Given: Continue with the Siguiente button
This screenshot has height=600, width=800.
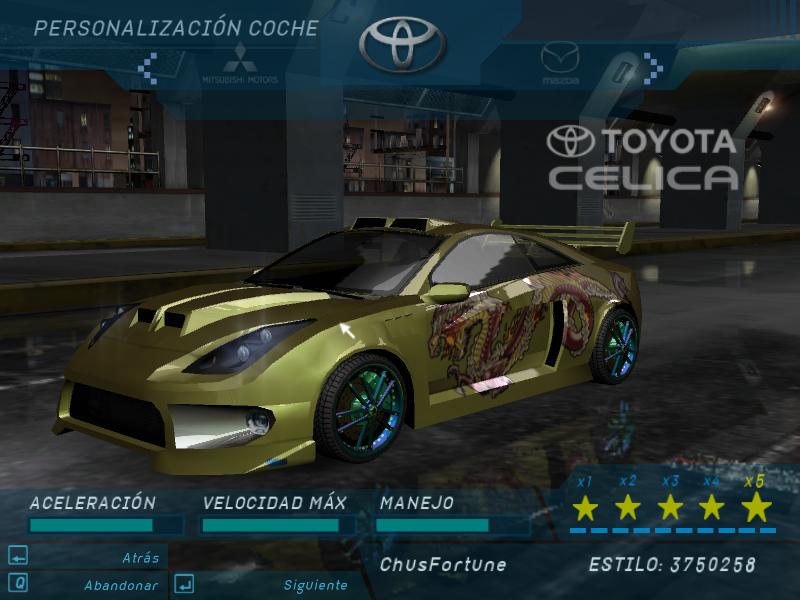Looking at the screenshot, I should point(314,585).
